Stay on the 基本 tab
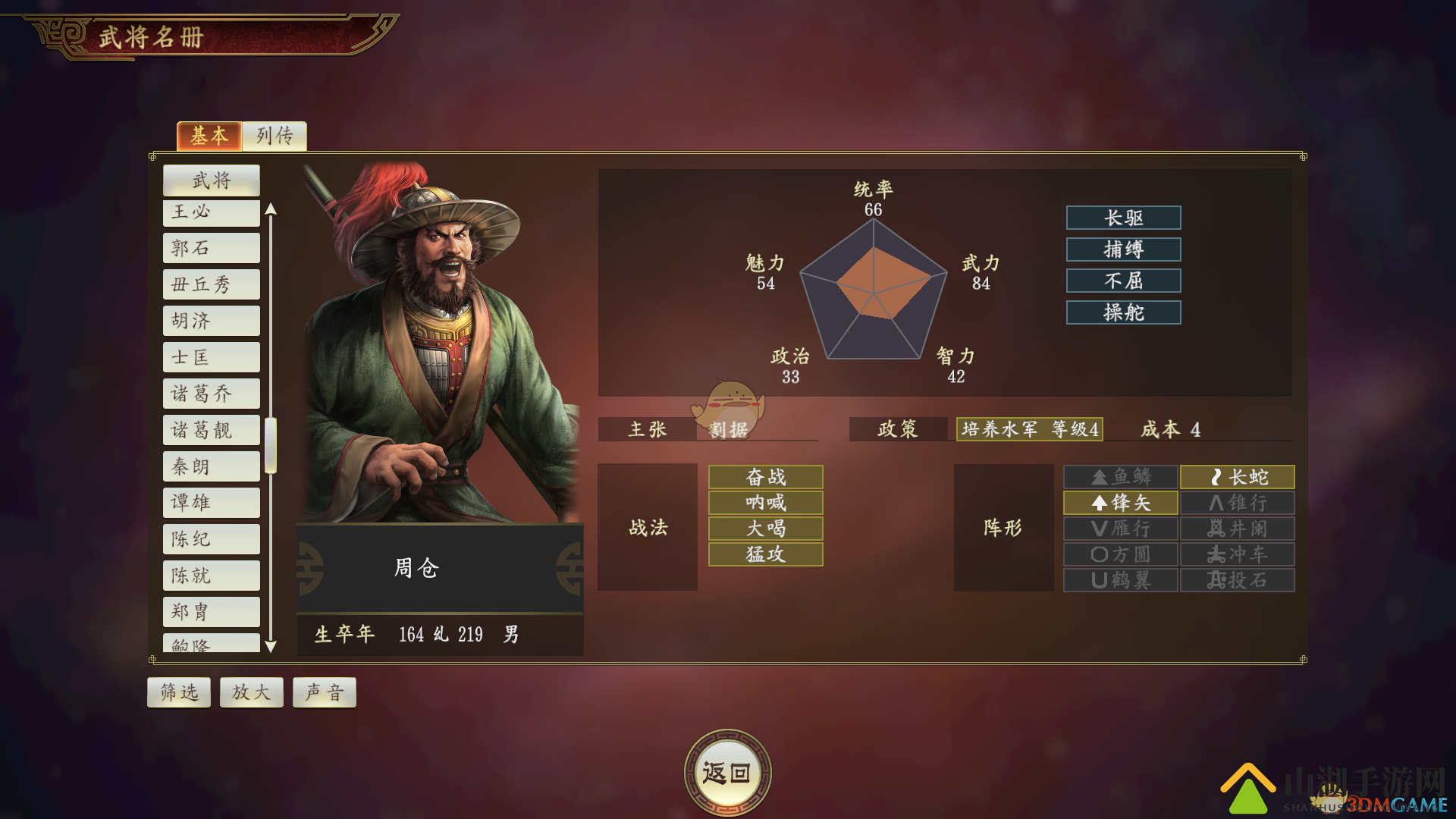The height and width of the screenshot is (819, 1456). (209, 136)
